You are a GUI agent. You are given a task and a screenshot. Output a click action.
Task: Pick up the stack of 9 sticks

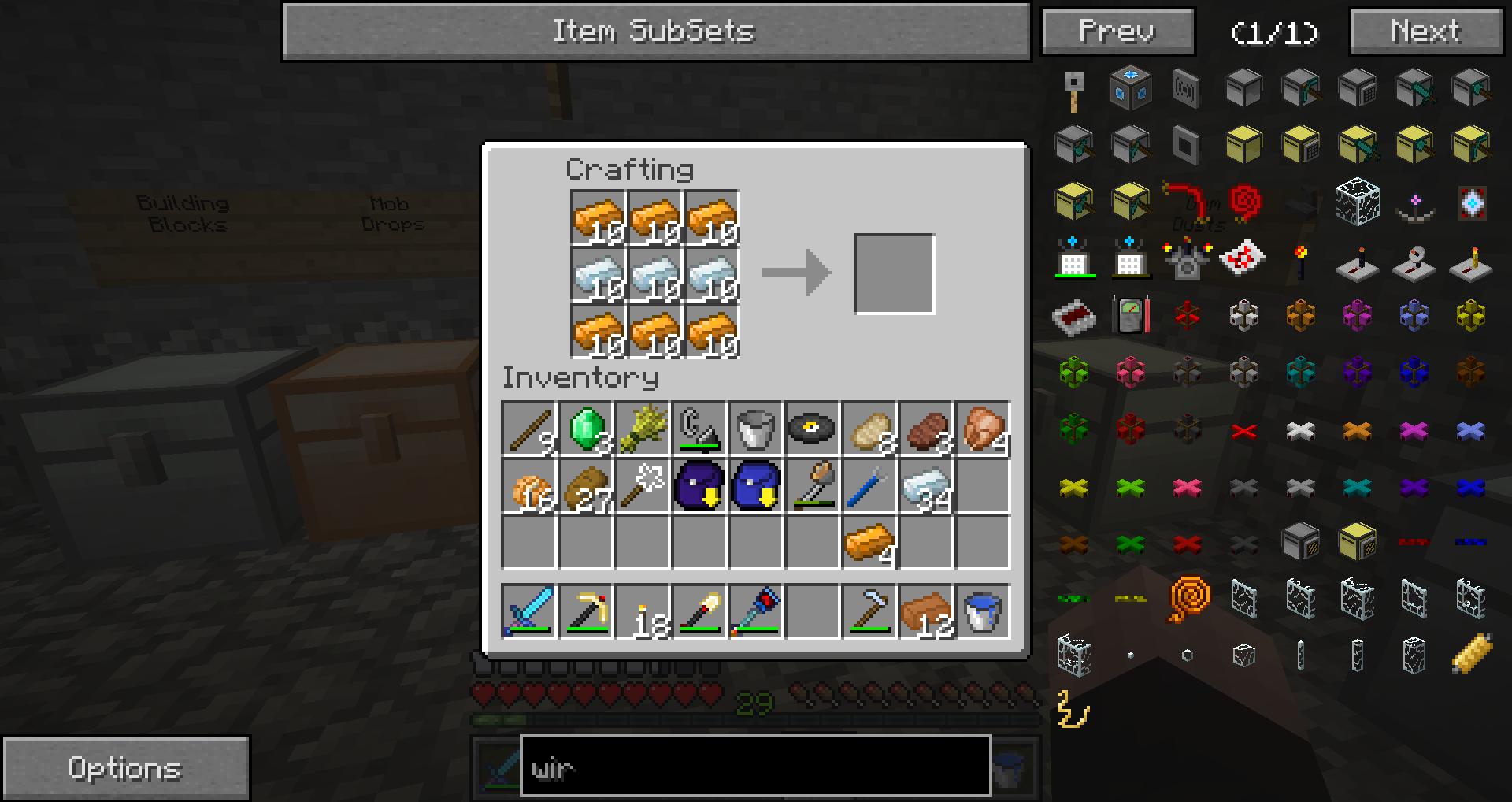529,429
